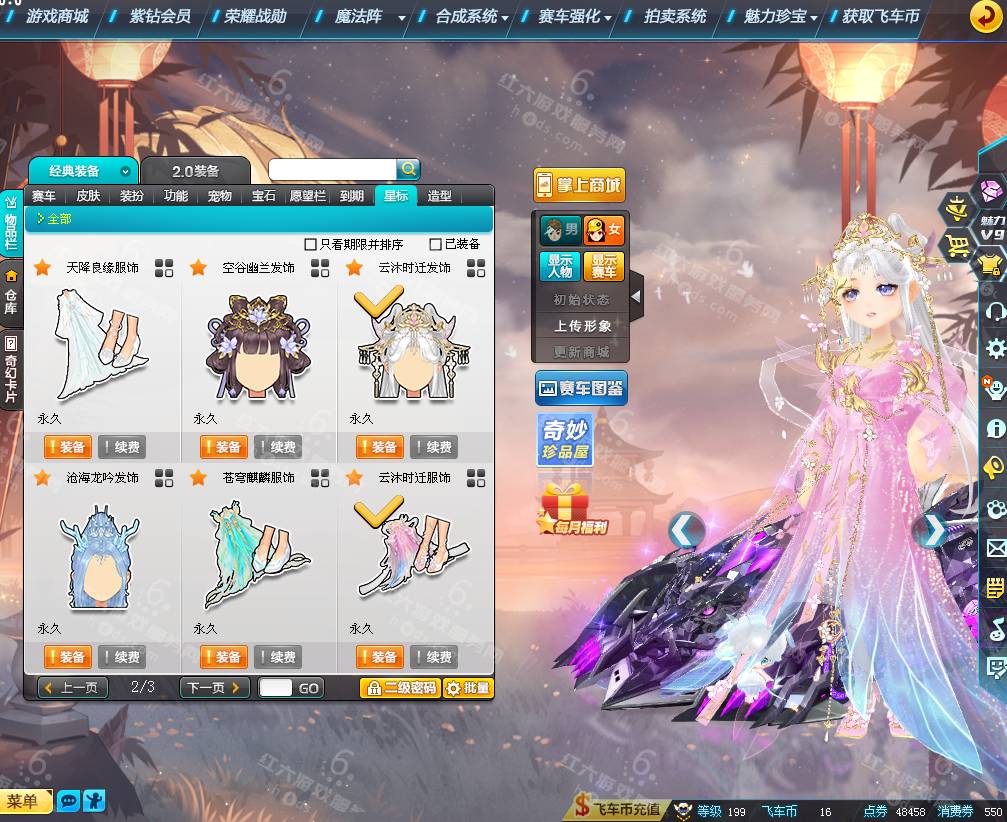This screenshot has width=1007, height=822.
Task: Open the 赛车图鉴 car encyclopedia
Action: tap(581, 388)
